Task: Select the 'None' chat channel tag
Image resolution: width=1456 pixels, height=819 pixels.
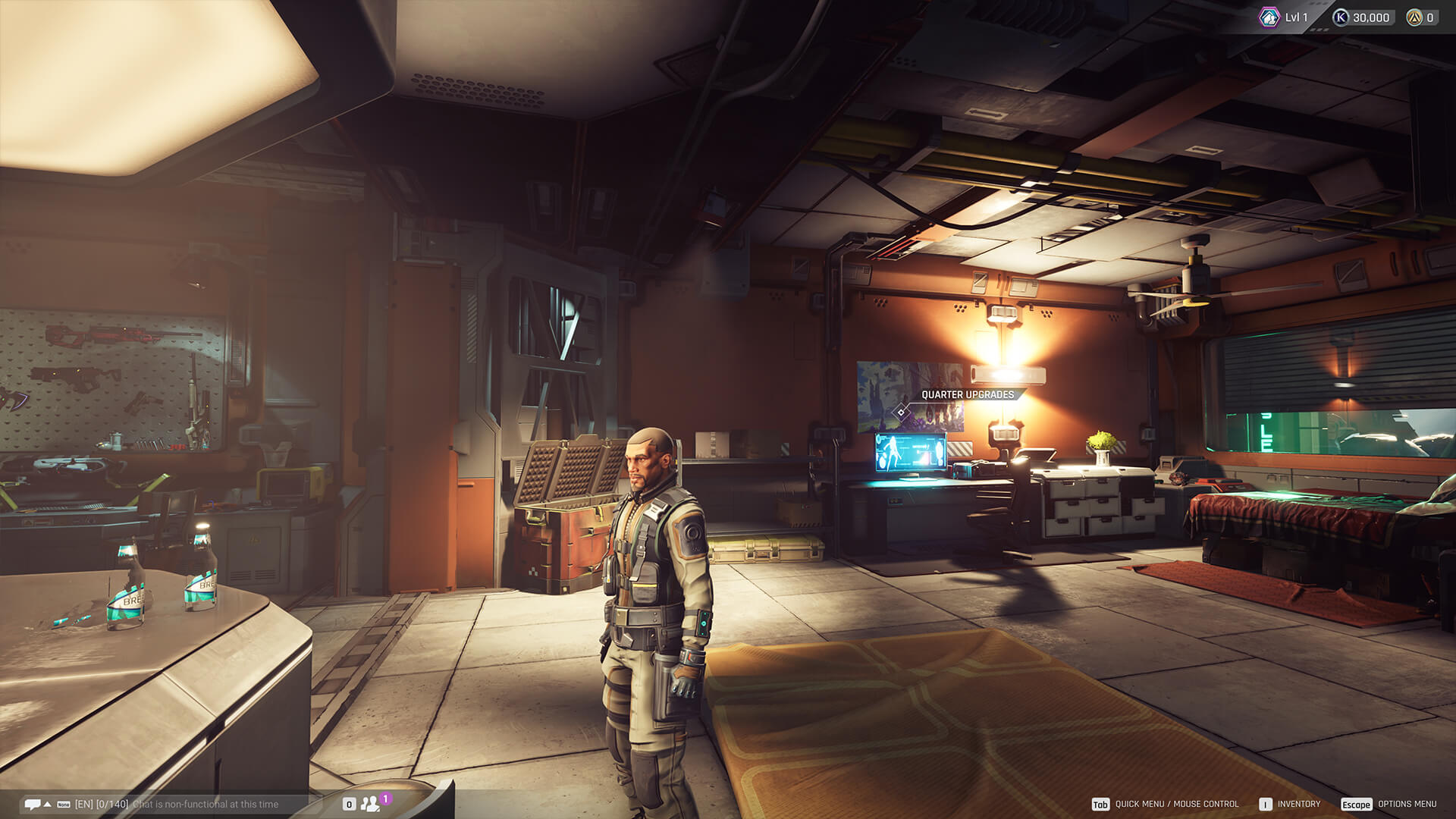Action: click(x=64, y=805)
